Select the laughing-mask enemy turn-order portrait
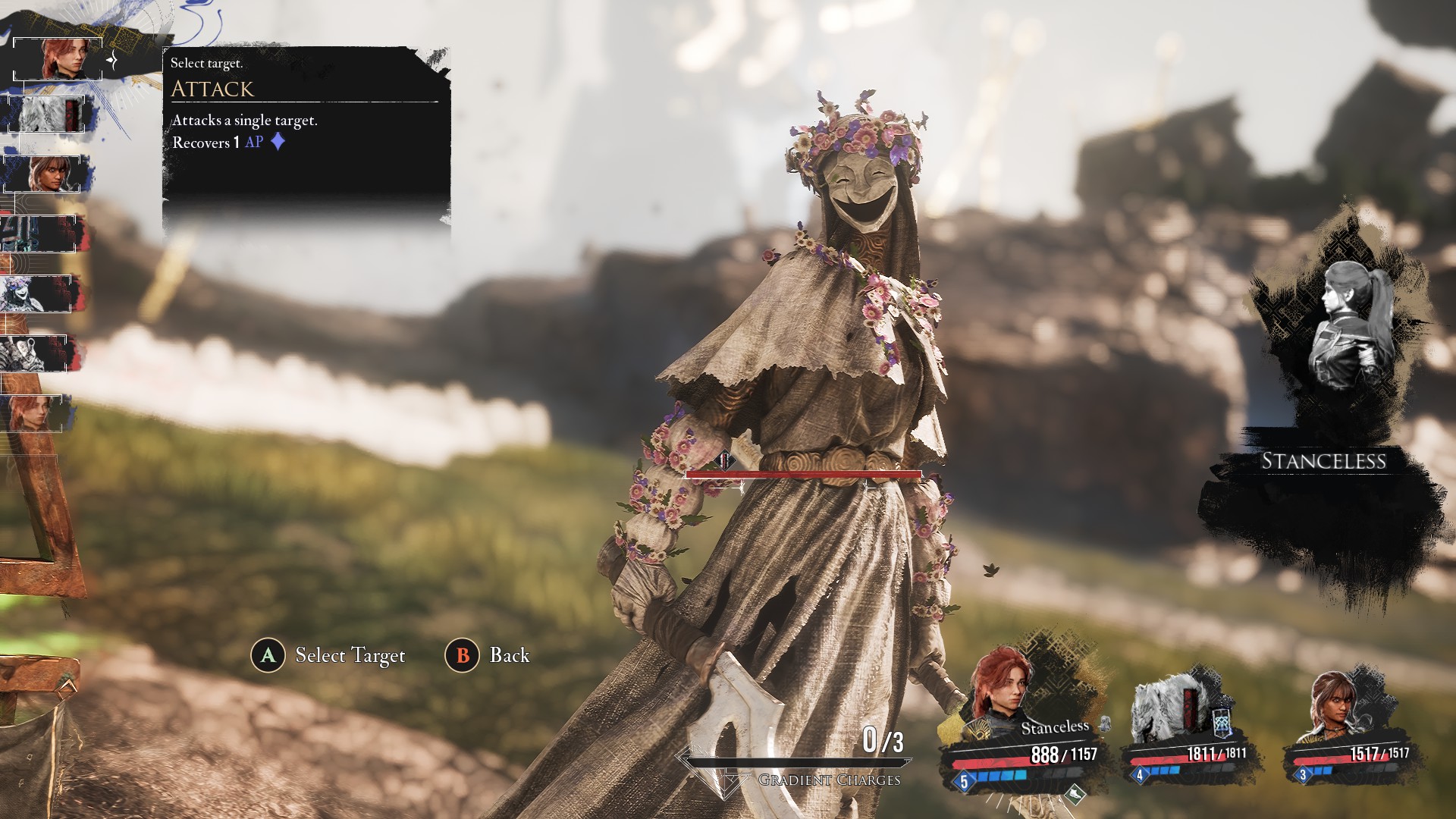1456x819 pixels. [38, 293]
